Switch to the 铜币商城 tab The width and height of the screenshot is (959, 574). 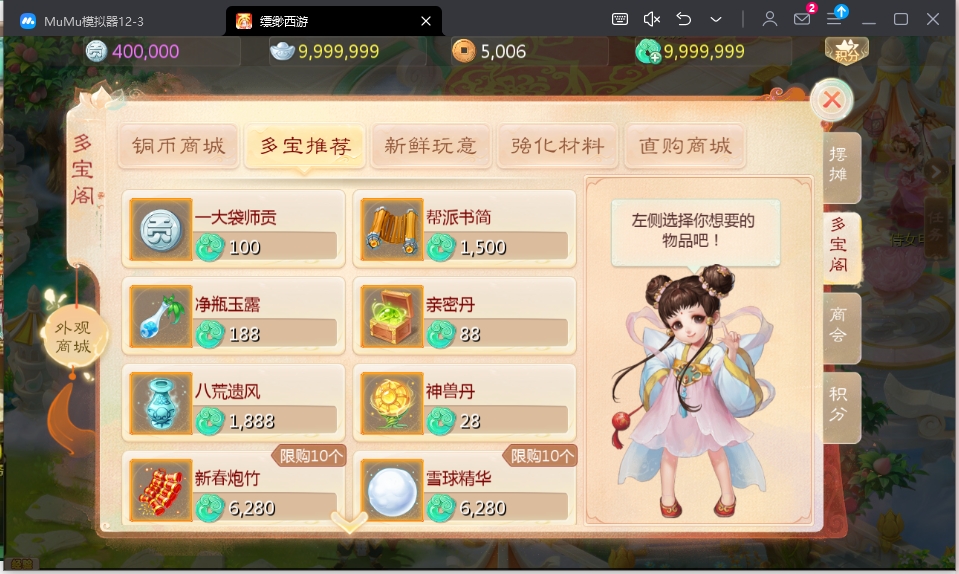[179, 146]
